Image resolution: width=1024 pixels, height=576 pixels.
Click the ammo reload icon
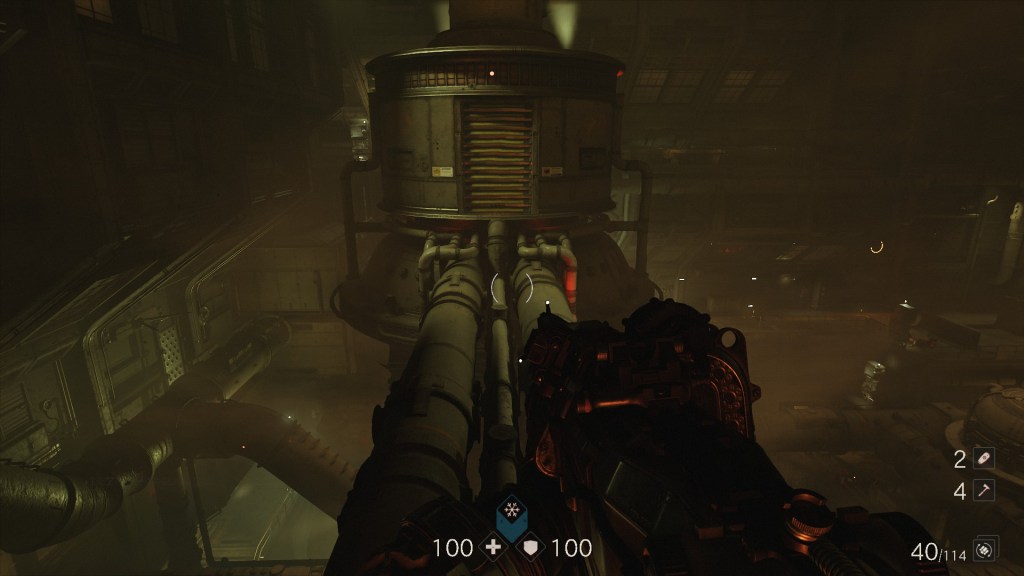(x=985, y=549)
